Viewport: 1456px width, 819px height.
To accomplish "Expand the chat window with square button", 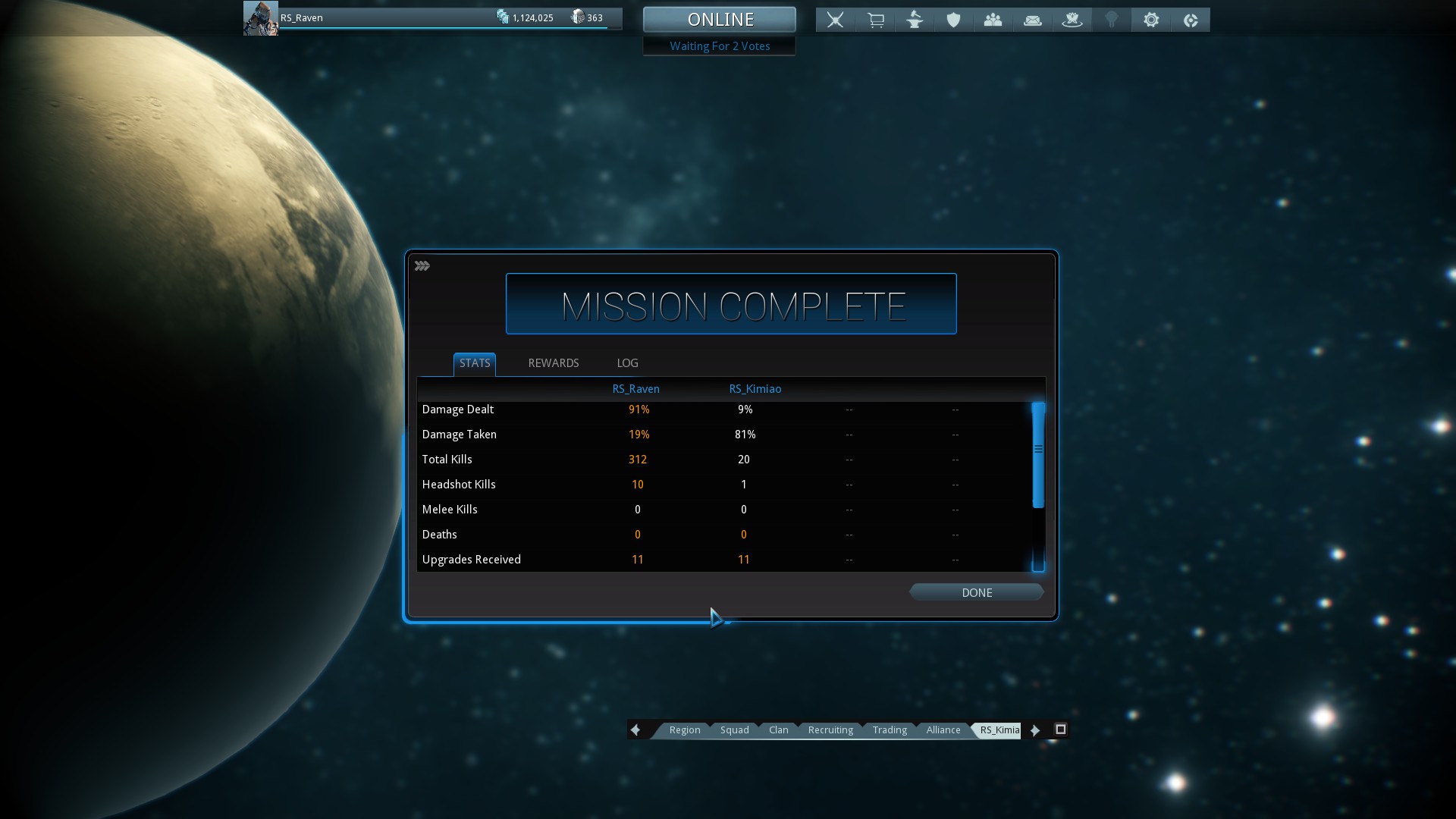I will (1061, 730).
